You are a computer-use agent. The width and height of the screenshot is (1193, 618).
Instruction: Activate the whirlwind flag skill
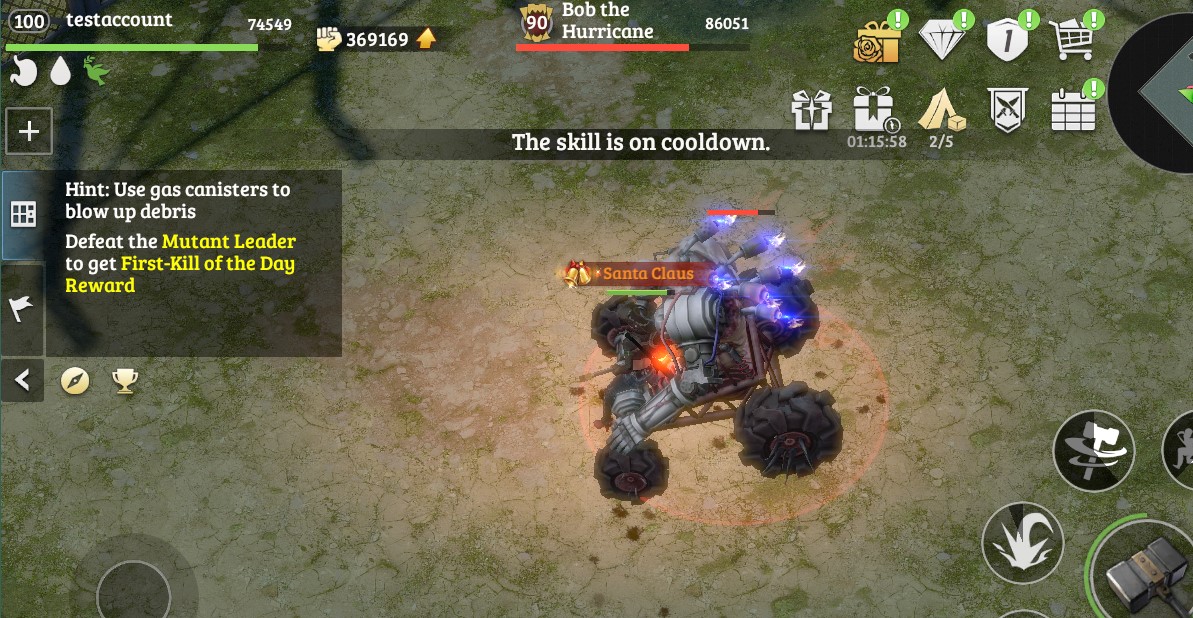(1093, 450)
